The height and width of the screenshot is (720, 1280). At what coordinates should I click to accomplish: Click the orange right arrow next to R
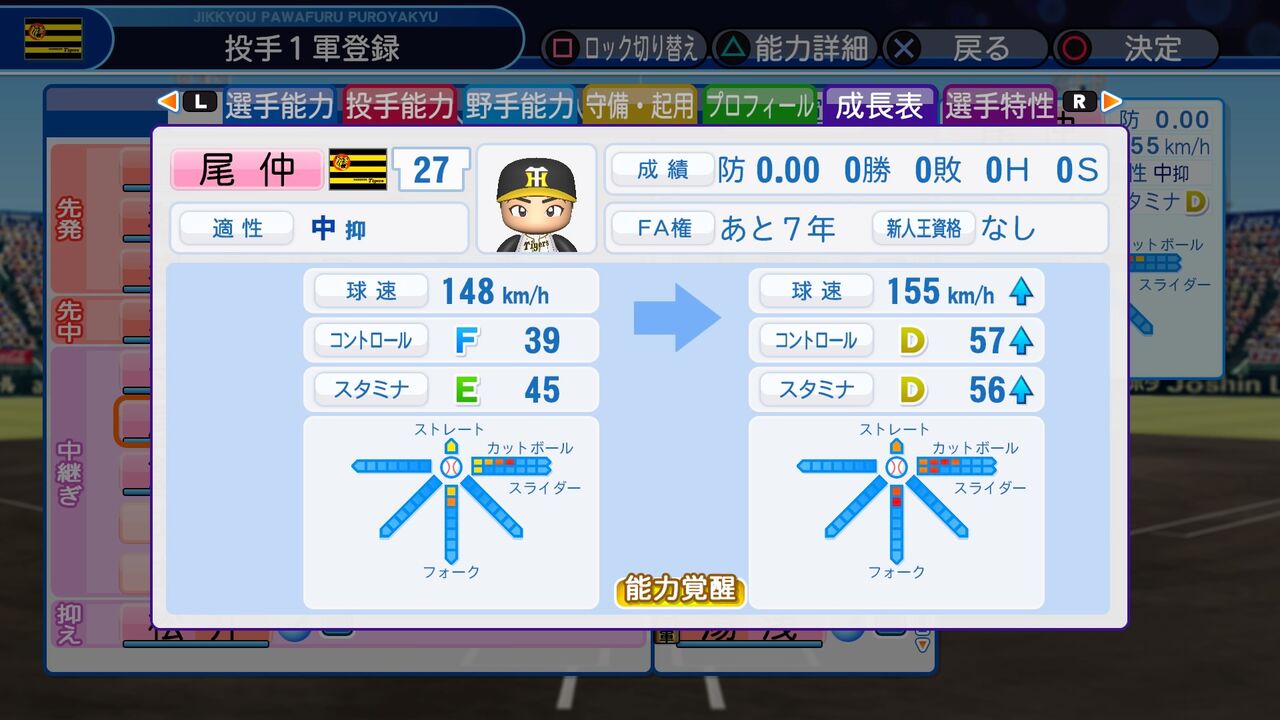coord(1112,101)
